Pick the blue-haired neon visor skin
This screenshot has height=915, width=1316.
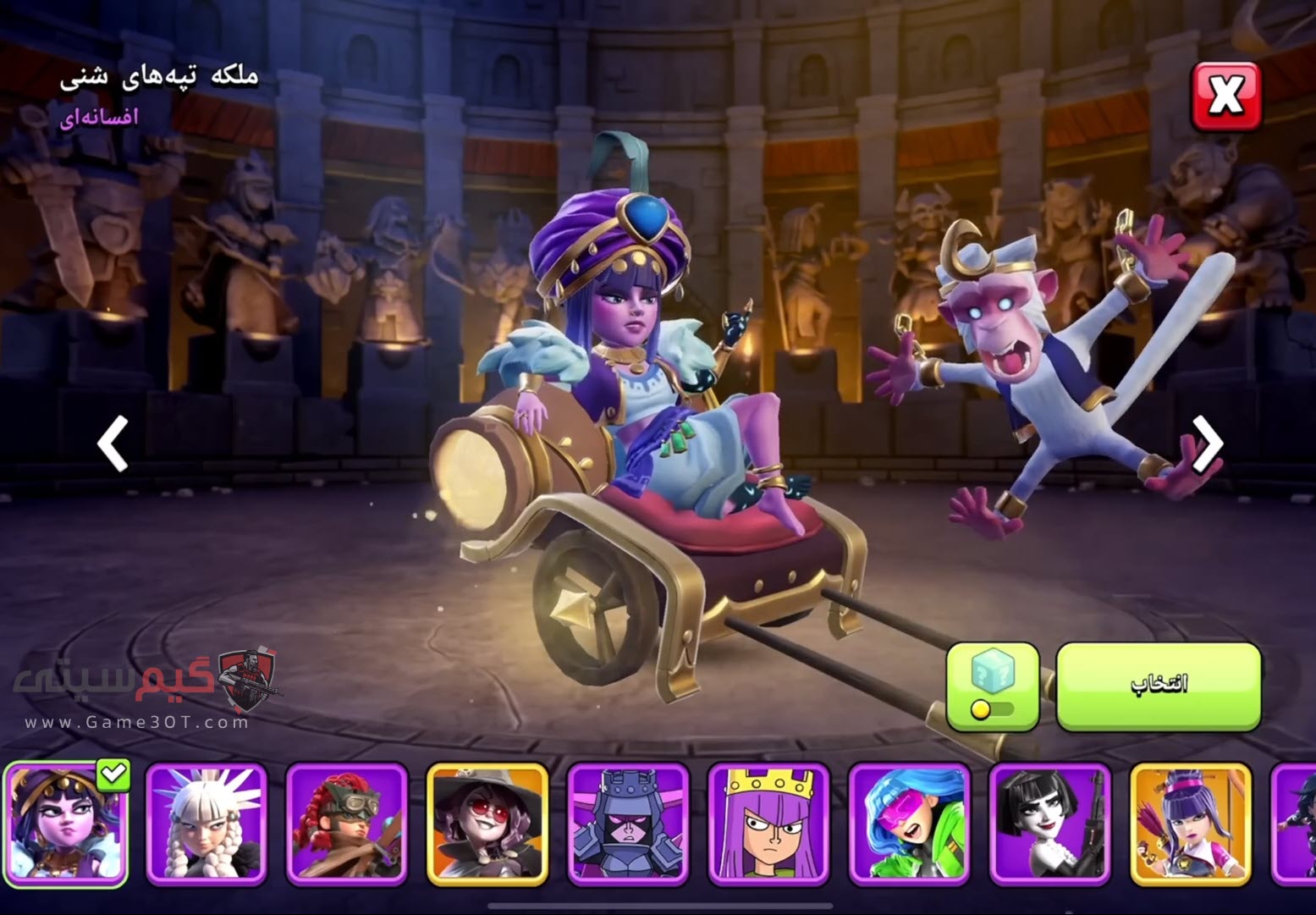(909, 823)
